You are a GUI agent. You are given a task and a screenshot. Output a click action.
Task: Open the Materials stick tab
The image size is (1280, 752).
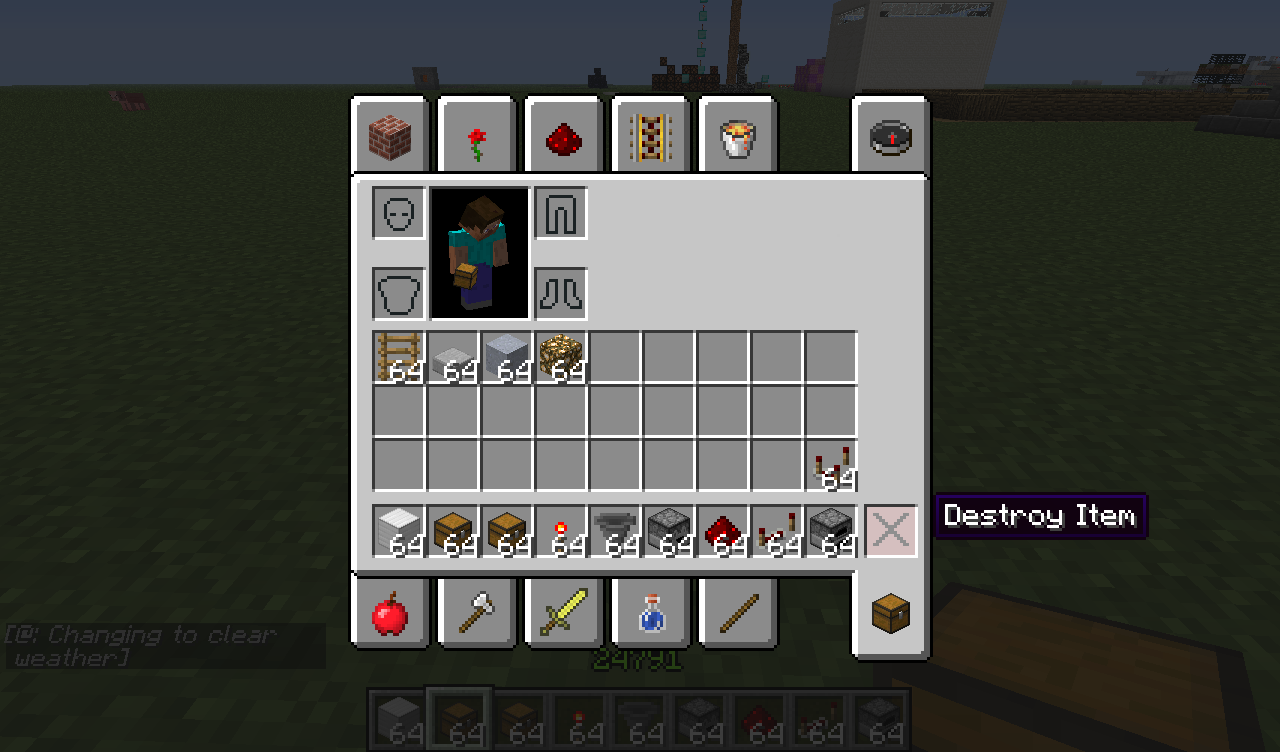(737, 612)
